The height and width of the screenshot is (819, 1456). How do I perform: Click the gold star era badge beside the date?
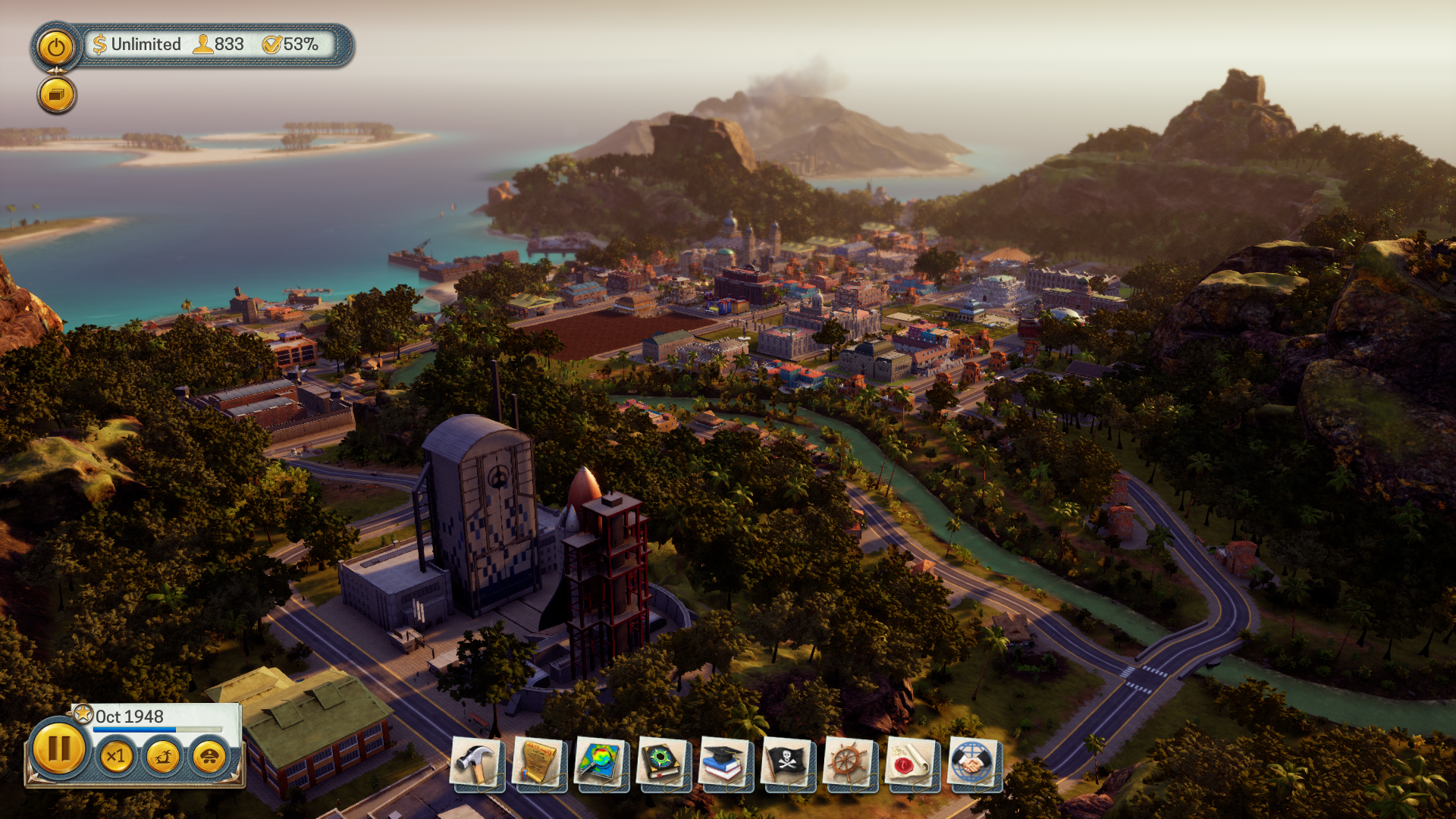click(x=83, y=714)
